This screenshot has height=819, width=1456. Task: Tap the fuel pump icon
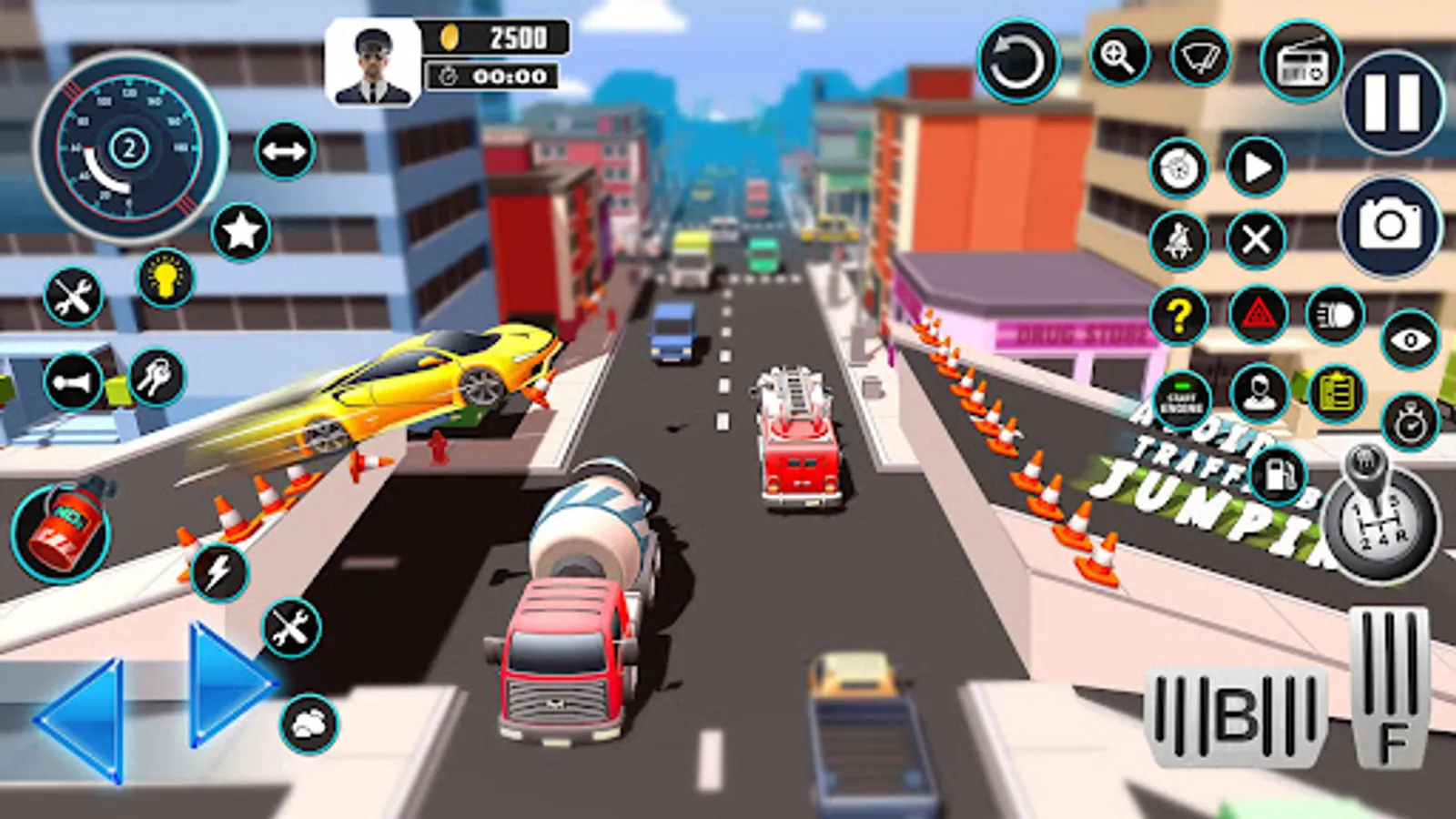pyautogui.click(x=1278, y=475)
